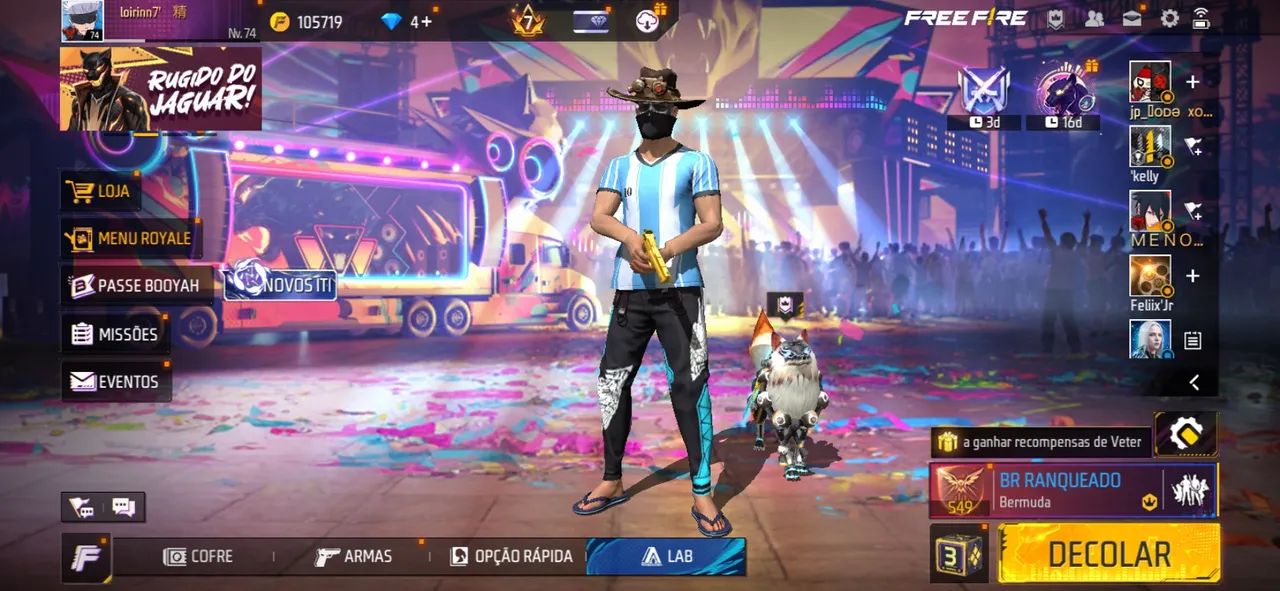Image resolution: width=1280 pixels, height=591 pixels.
Task: Change the BR RANQUEADO game mode
Action: pos(1060,489)
